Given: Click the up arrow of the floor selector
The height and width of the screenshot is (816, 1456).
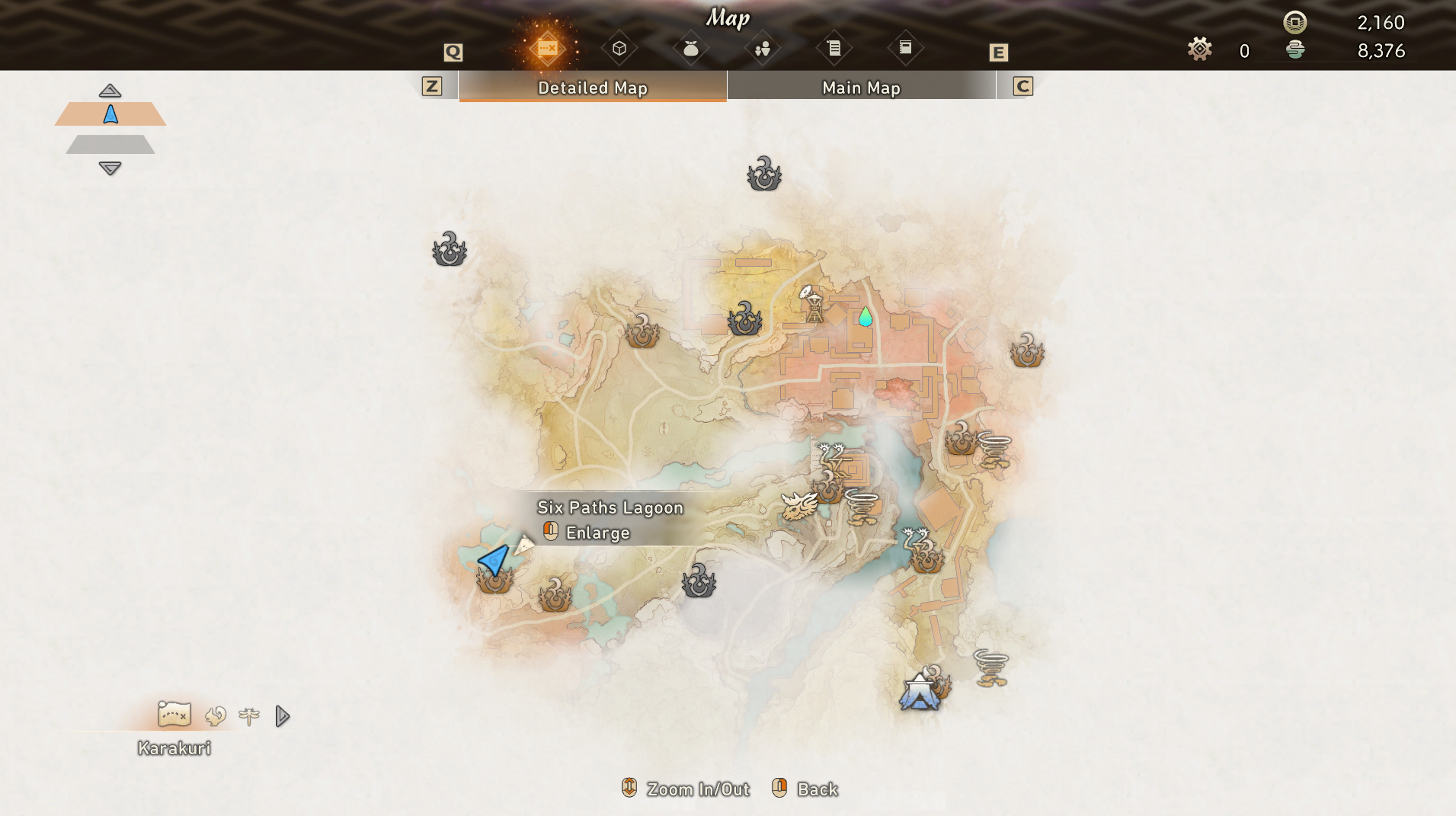Looking at the screenshot, I should (x=110, y=91).
